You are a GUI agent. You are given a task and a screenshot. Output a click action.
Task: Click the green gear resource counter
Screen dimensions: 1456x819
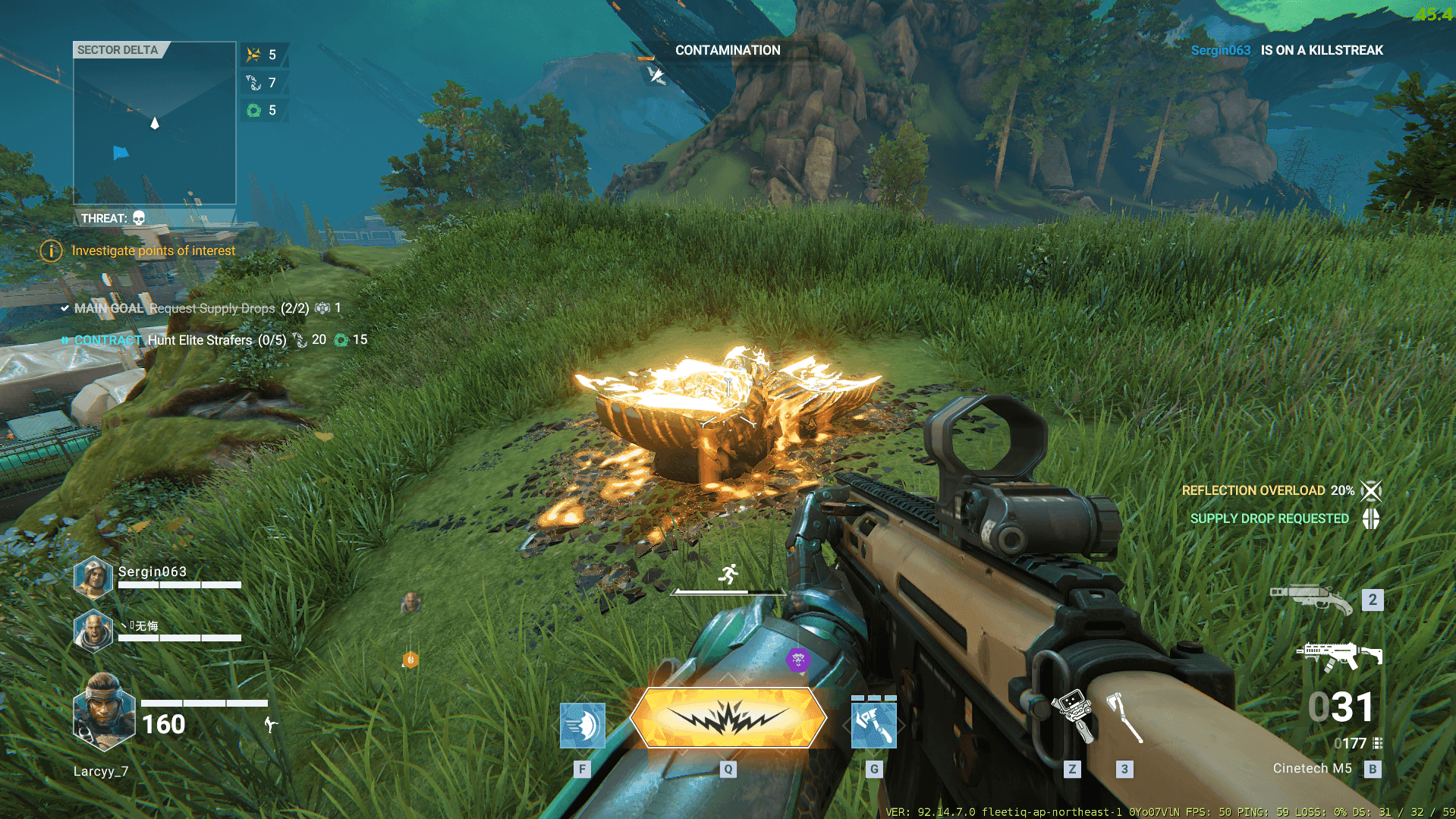coord(254,111)
